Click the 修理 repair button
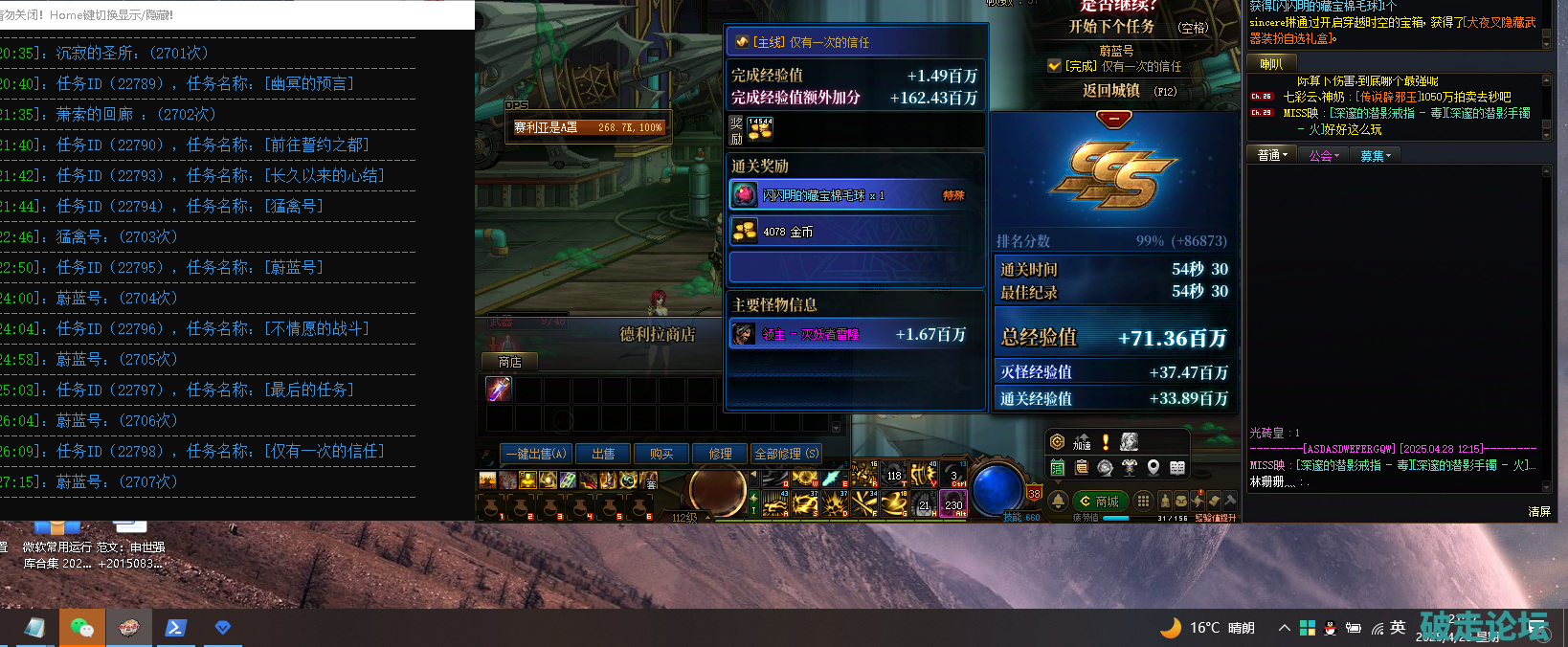Image resolution: width=1568 pixels, height=647 pixels. click(x=720, y=454)
